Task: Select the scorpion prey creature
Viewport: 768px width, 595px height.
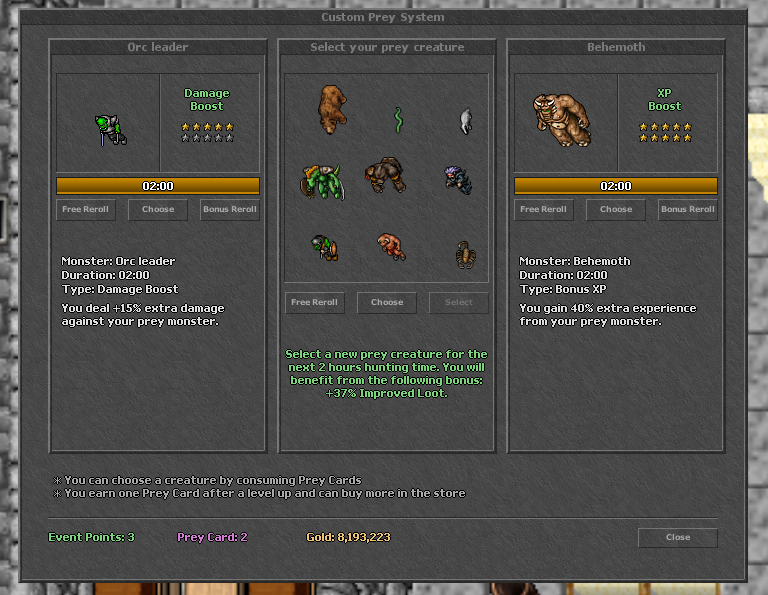Action: point(463,254)
